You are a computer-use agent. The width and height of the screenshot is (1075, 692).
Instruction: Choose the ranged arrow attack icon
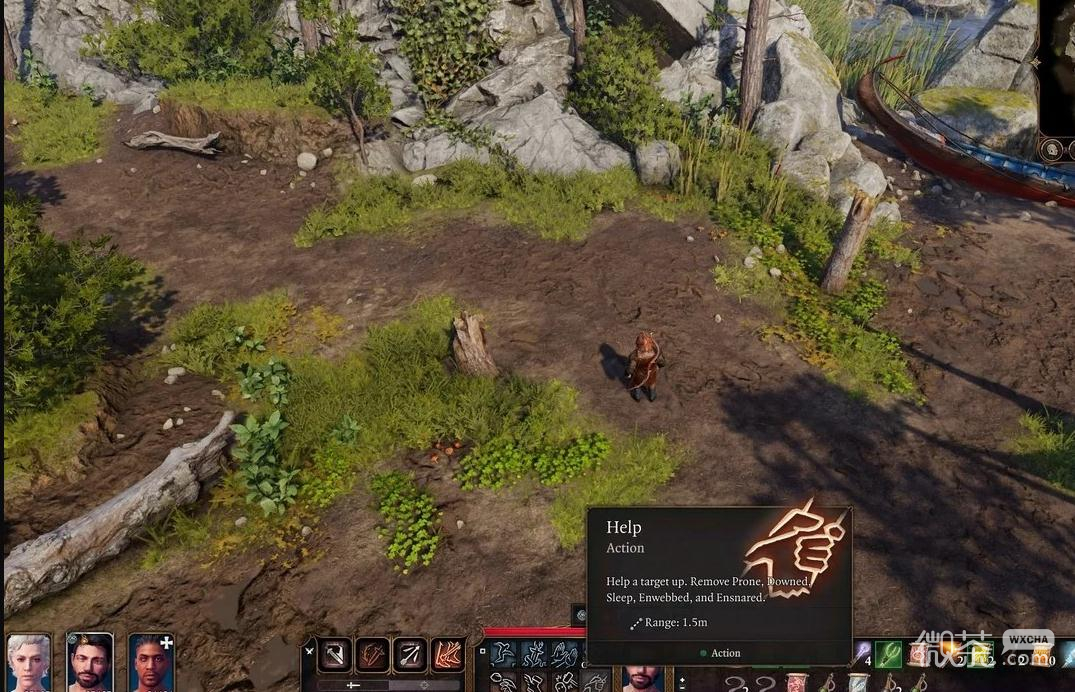tap(410, 655)
